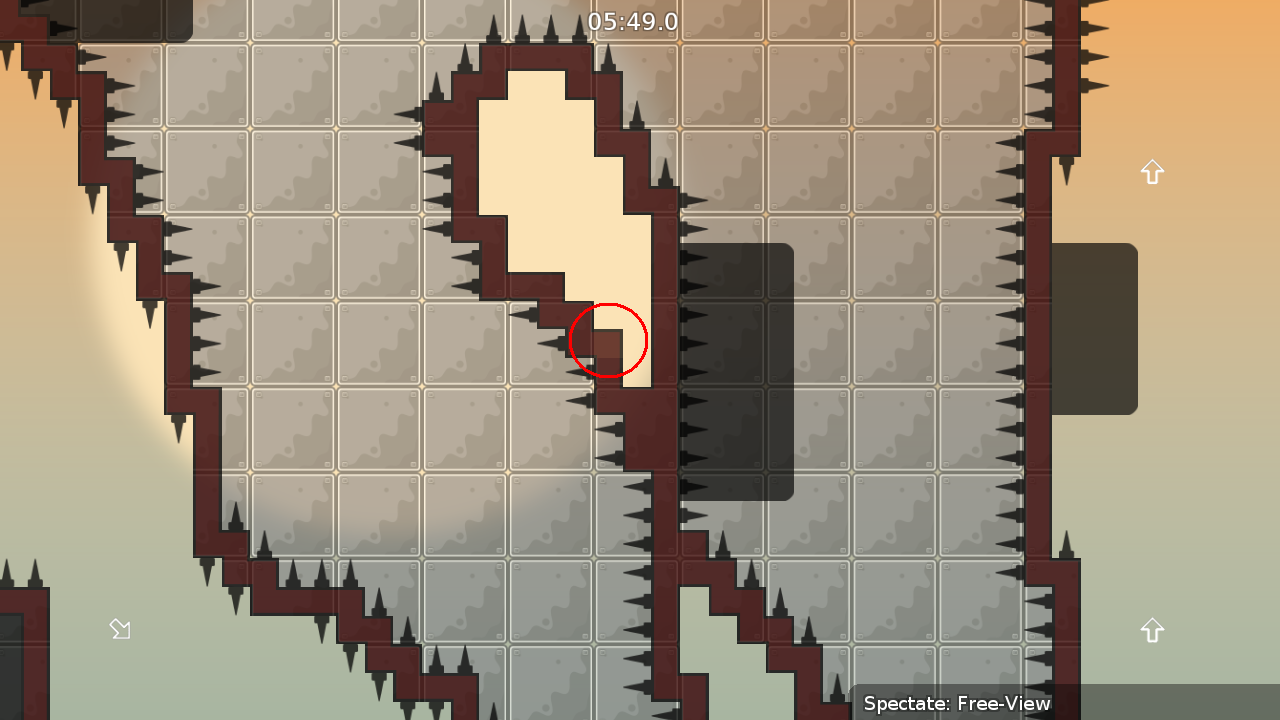The height and width of the screenshot is (720, 1280).
Task: Click the up arrow icon near top right
Action: (x=1152, y=172)
